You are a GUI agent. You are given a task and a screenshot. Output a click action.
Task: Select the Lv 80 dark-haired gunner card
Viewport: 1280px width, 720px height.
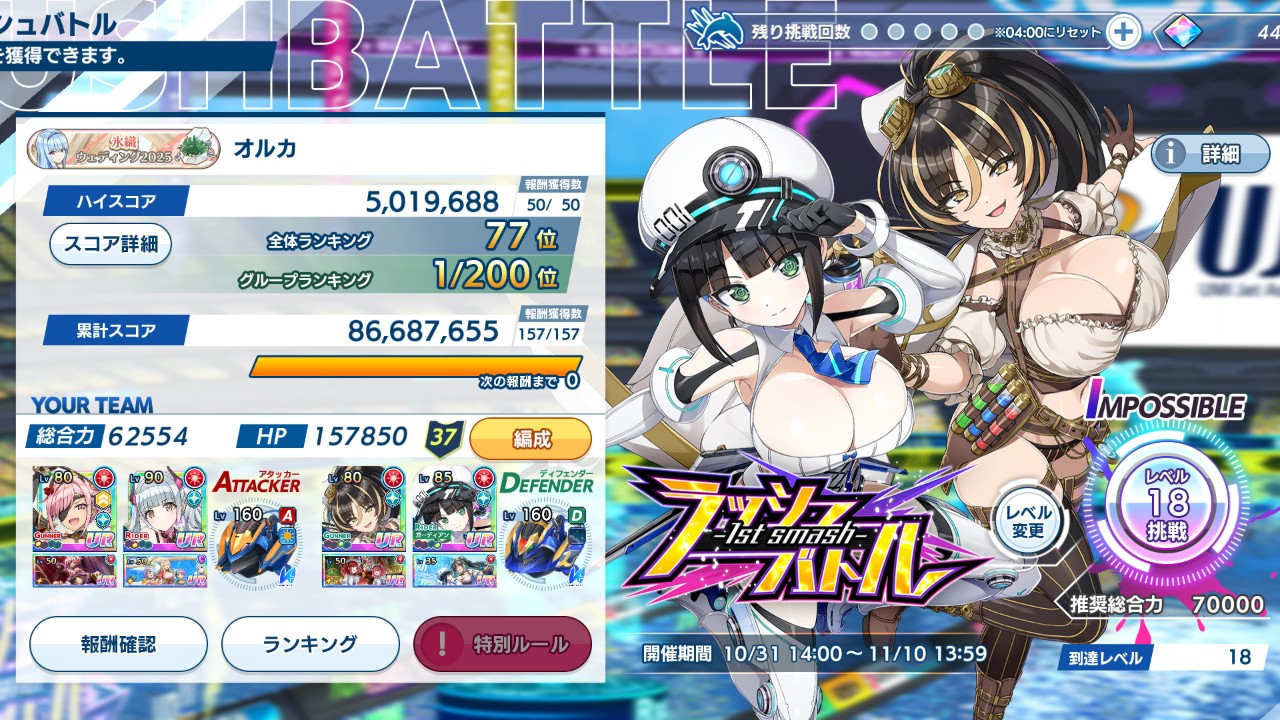tap(366, 510)
